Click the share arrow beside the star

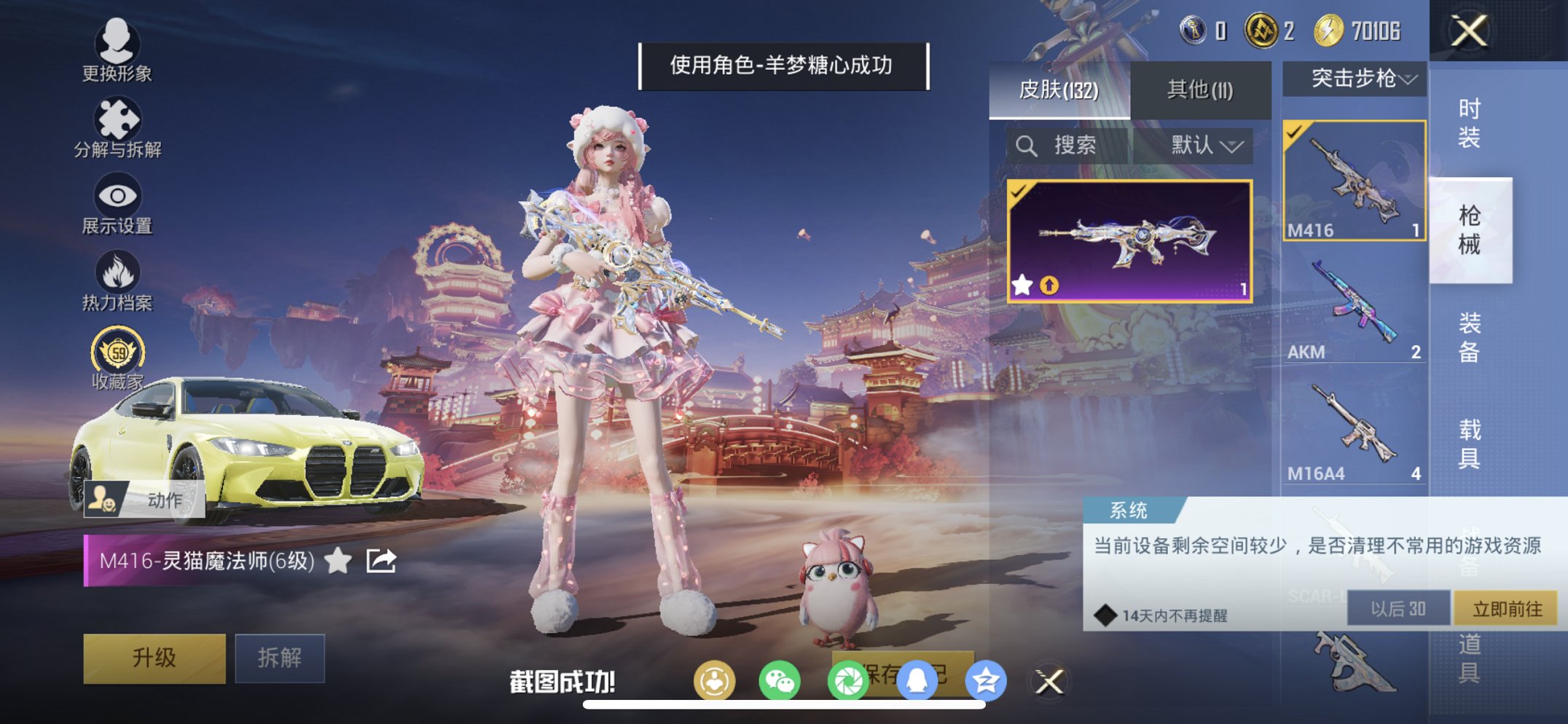coord(380,561)
